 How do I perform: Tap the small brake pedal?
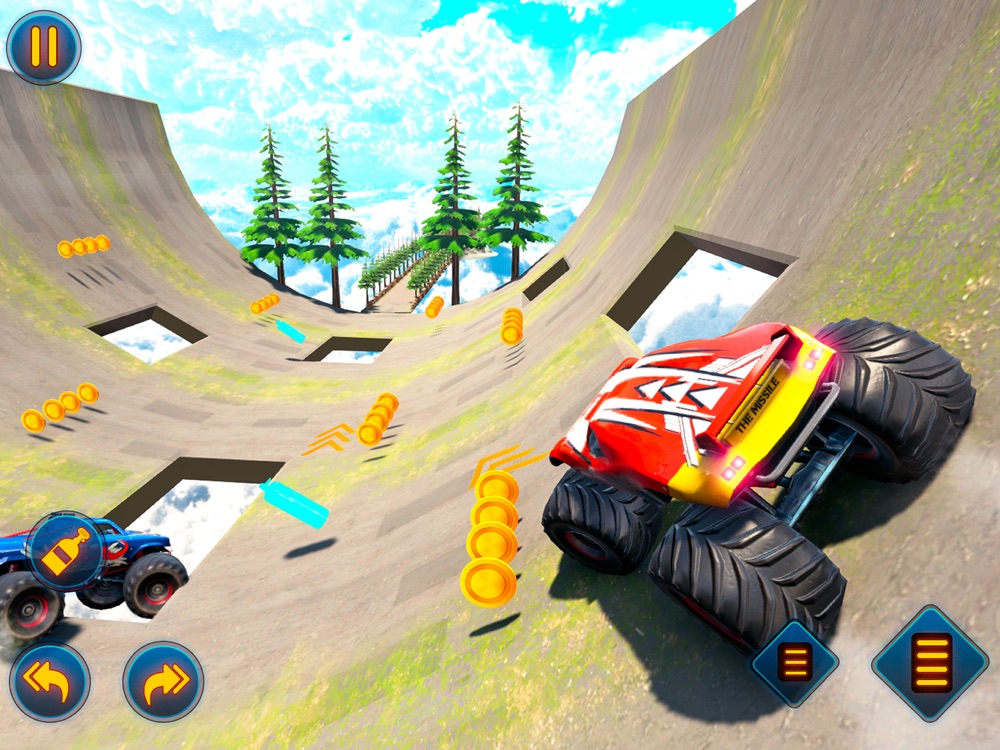(x=795, y=663)
